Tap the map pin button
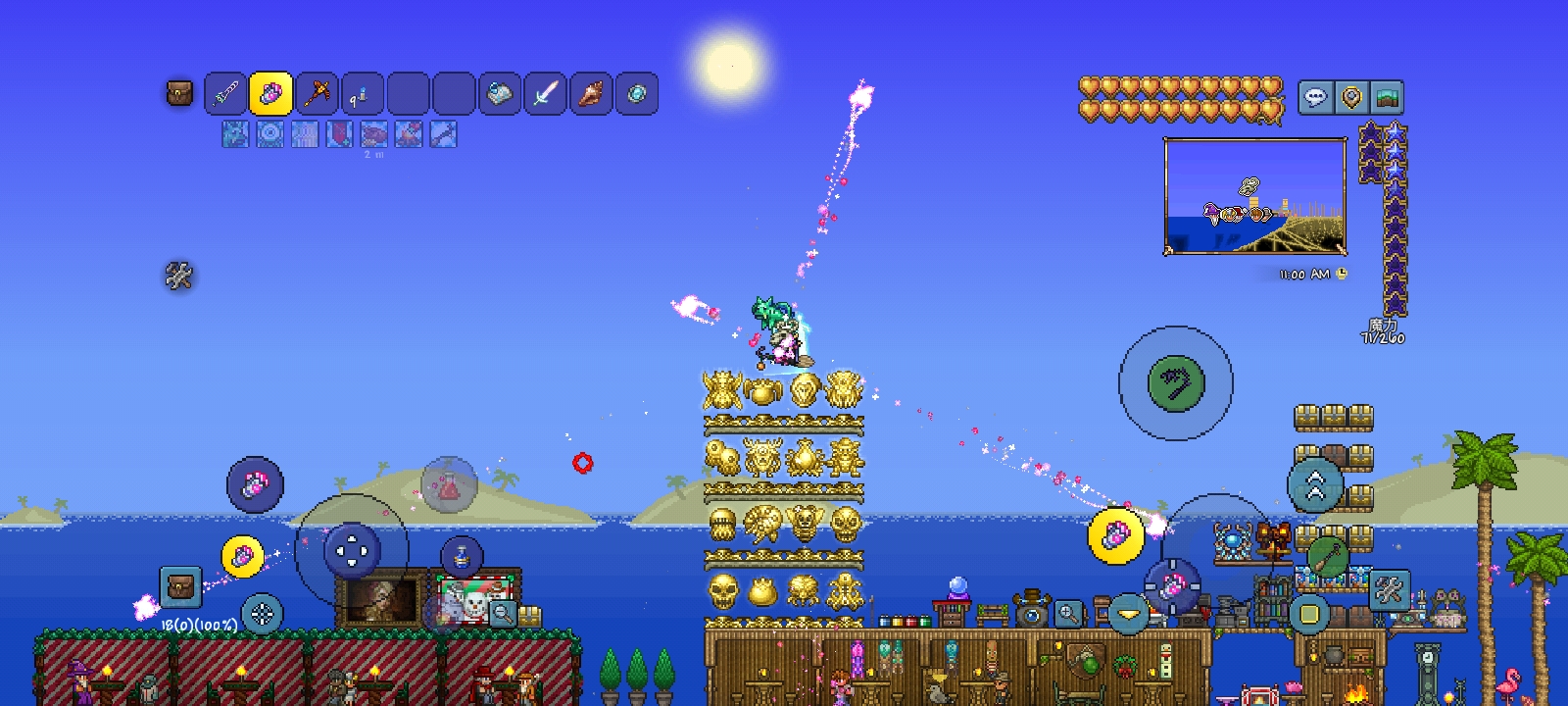Screen dimensions: 1568x706 coord(1351,97)
